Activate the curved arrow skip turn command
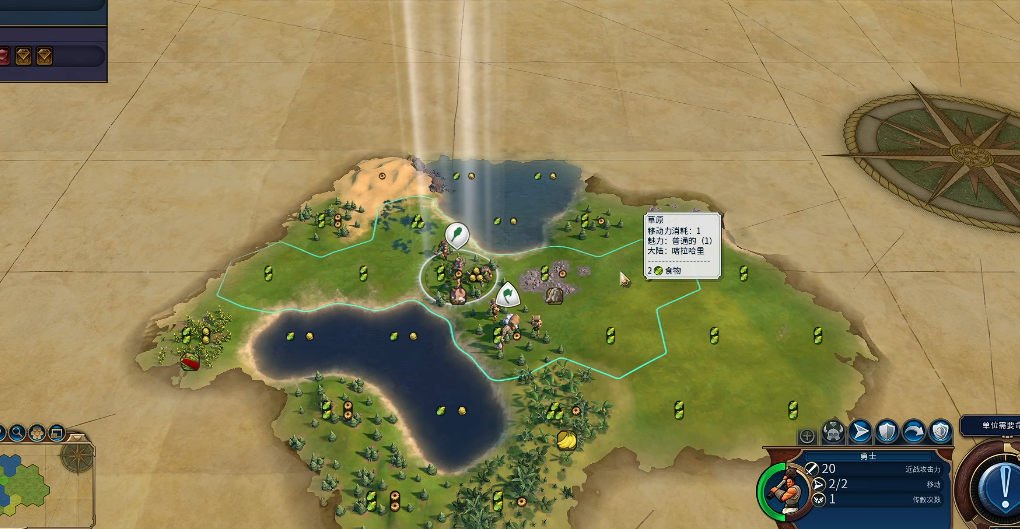This screenshot has width=1020, height=529. [x=912, y=432]
